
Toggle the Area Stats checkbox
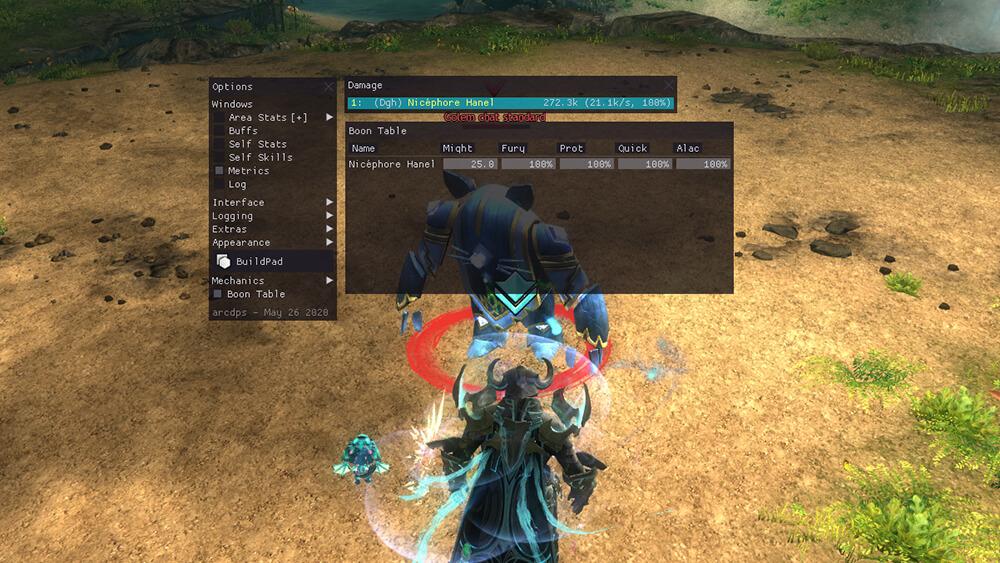220,118
